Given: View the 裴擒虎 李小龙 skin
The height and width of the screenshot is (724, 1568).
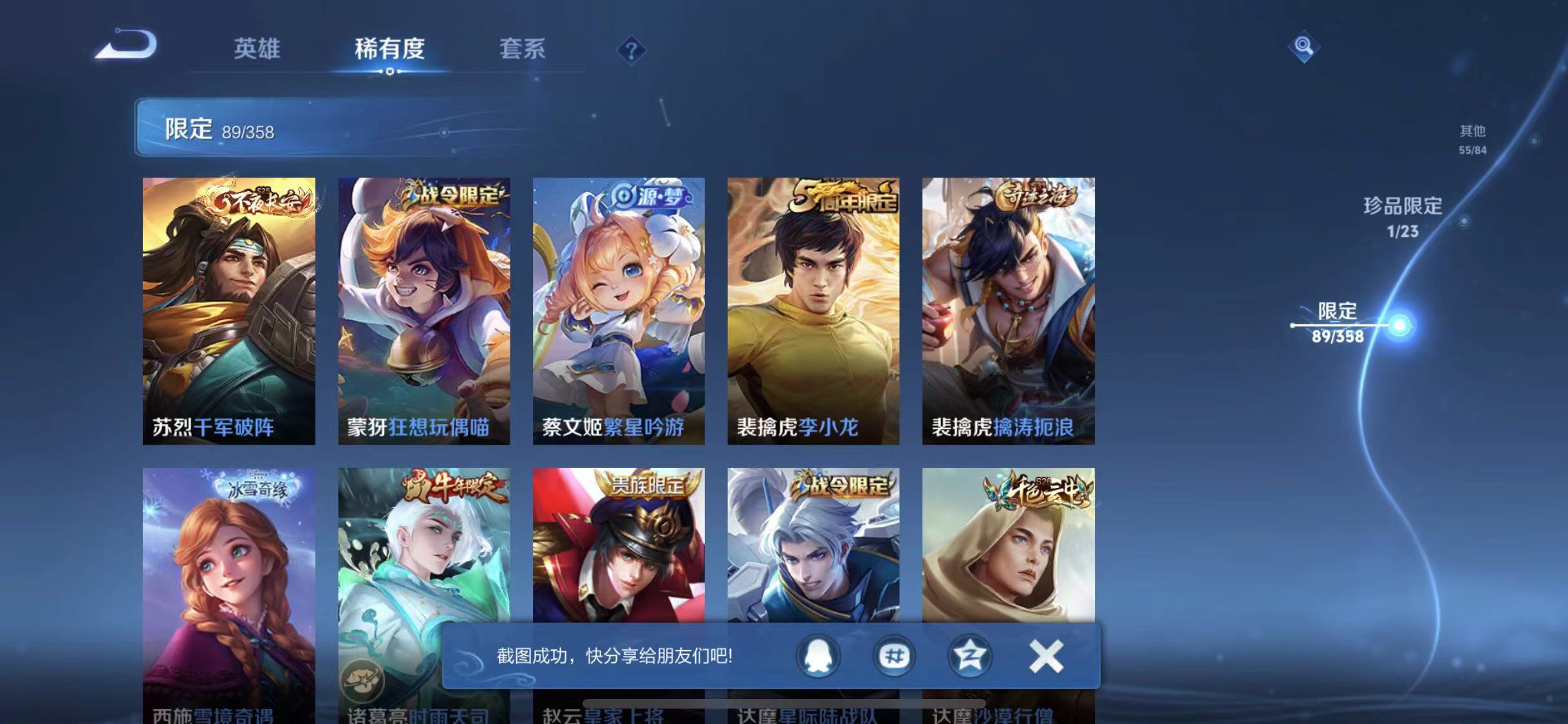Looking at the screenshot, I should 815,309.
